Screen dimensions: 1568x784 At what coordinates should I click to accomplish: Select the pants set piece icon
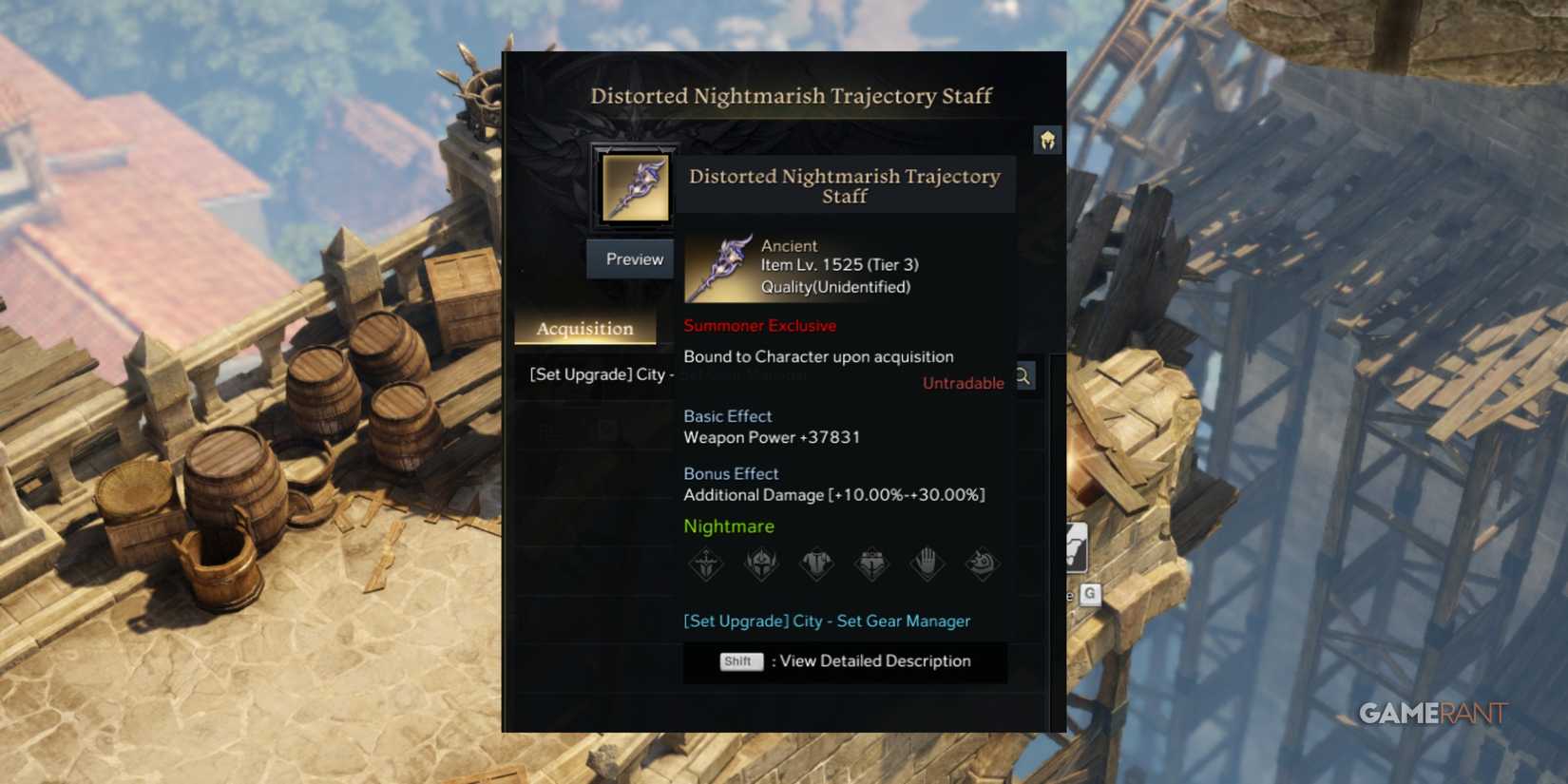pos(871,563)
